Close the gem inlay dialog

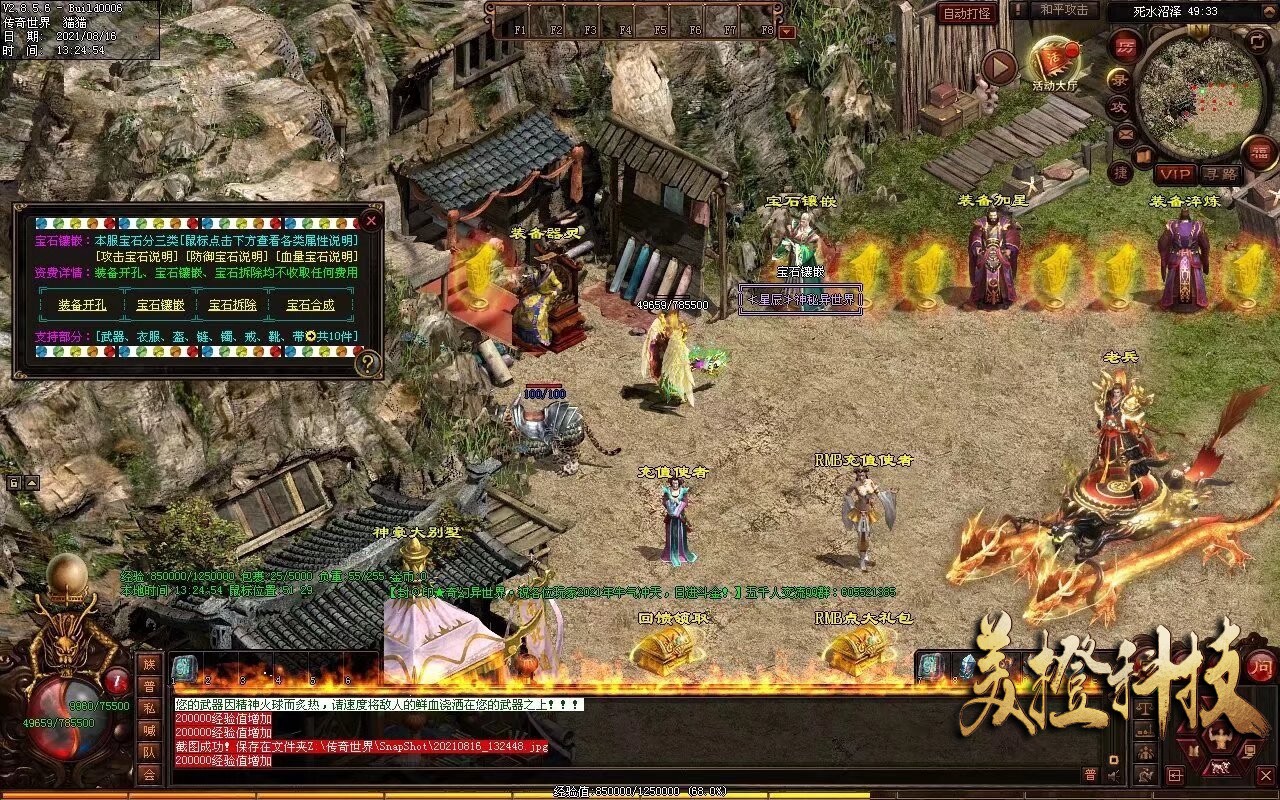371,220
